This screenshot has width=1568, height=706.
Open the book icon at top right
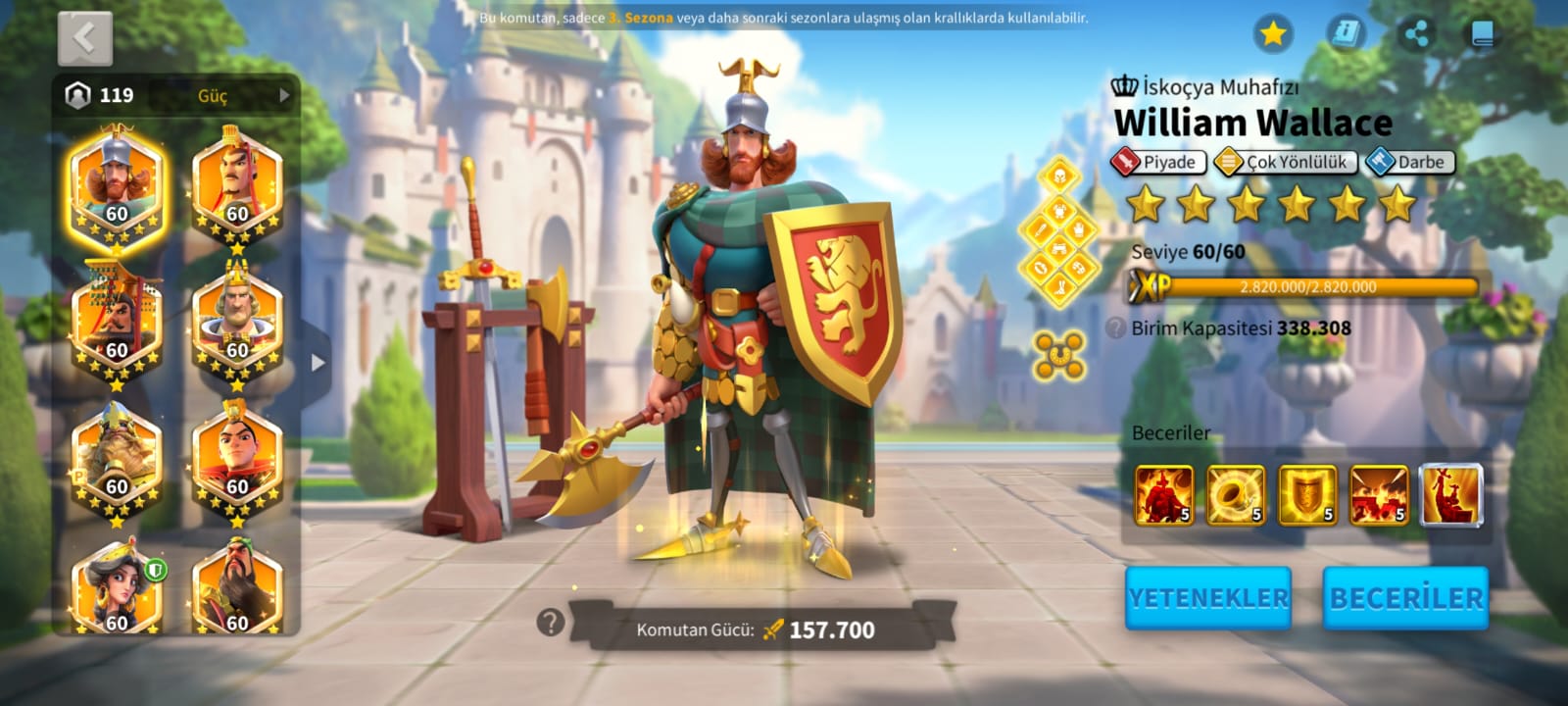pyautogui.click(x=1482, y=34)
